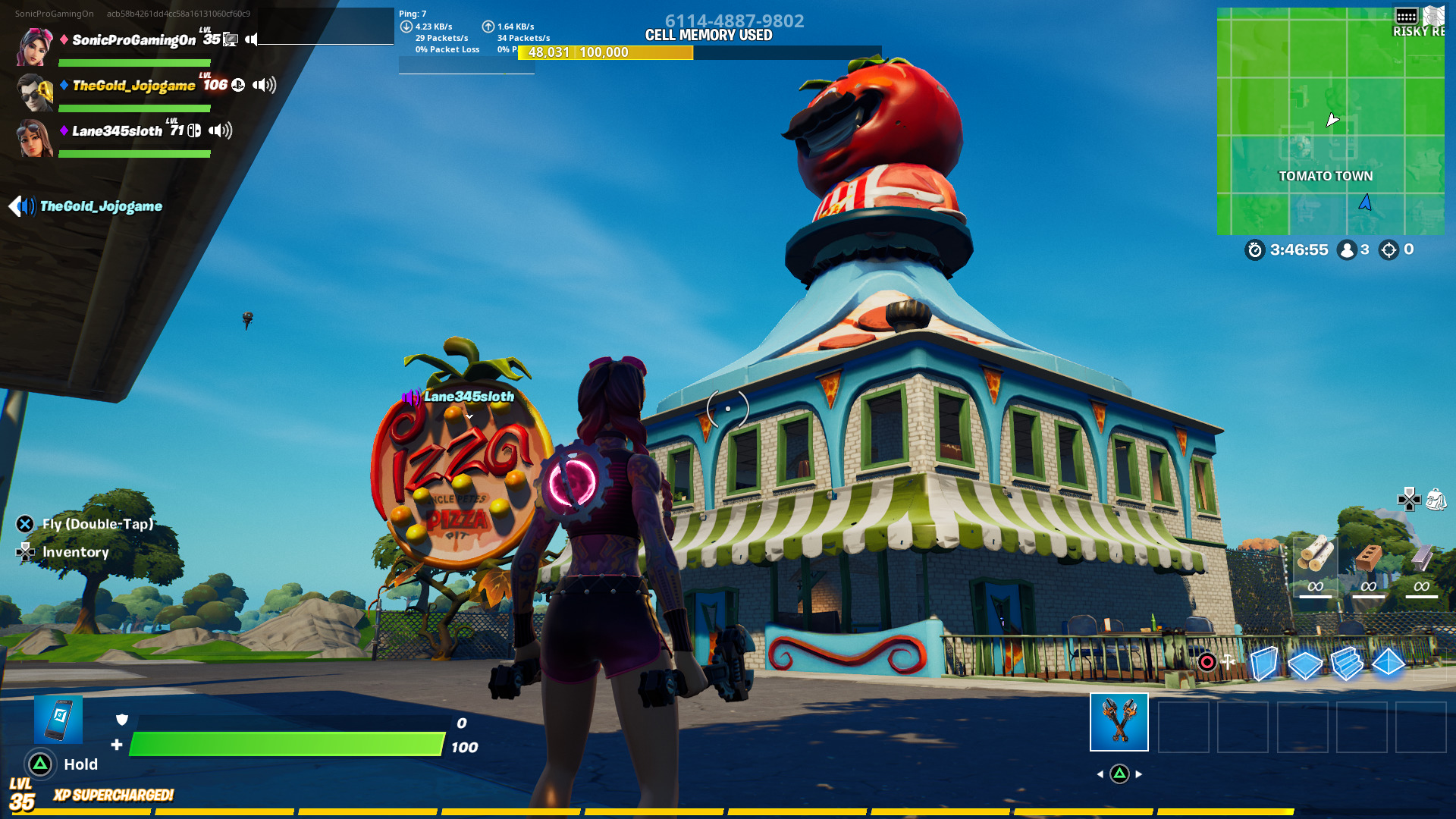This screenshot has height=819, width=1456.
Task: Click the player count icon showing 3
Action: pyautogui.click(x=1346, y=250)
